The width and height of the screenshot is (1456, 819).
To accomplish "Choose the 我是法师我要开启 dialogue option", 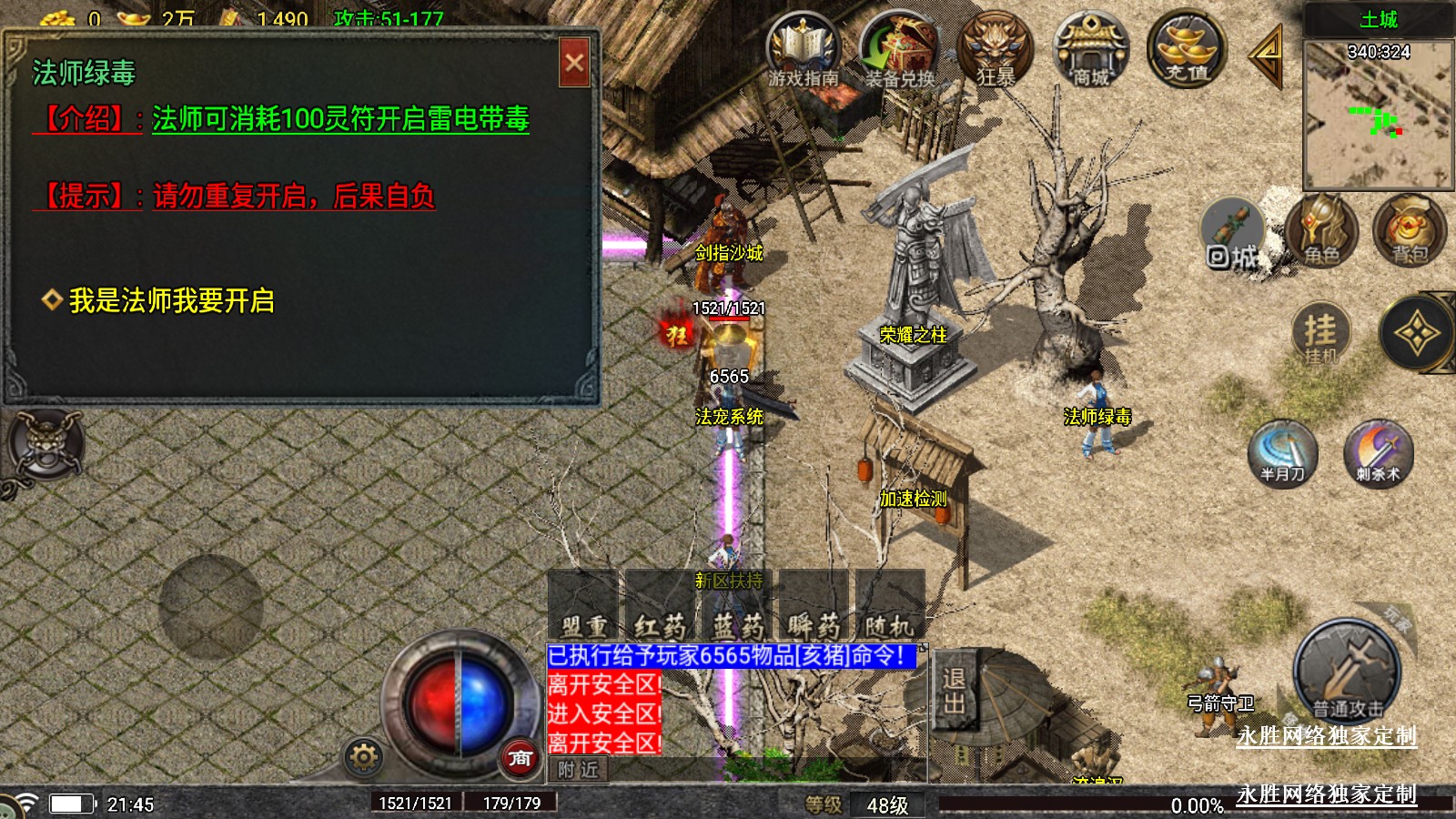I will click(x=171, y=300).
